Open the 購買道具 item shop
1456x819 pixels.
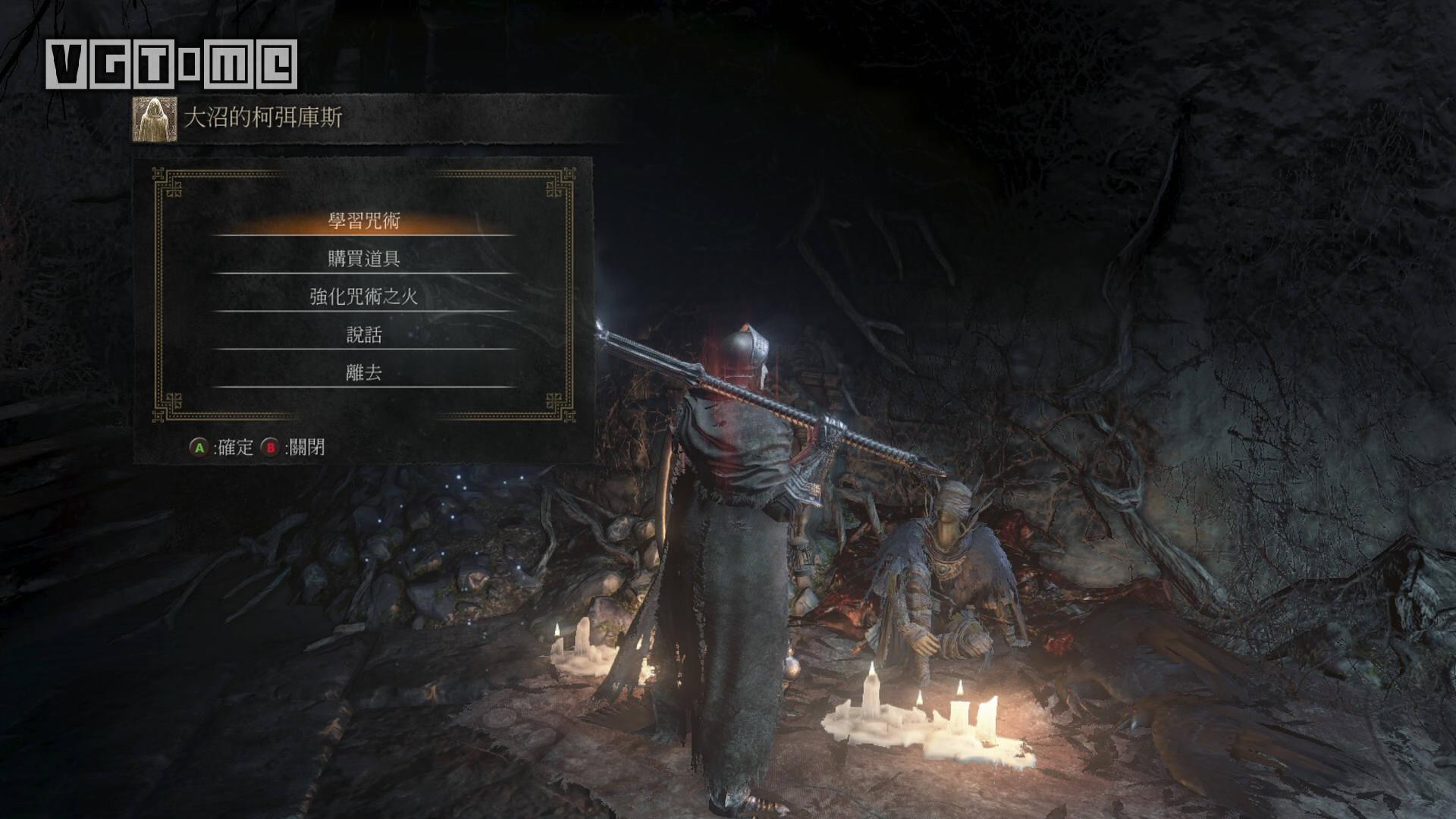tap(364, 259)
